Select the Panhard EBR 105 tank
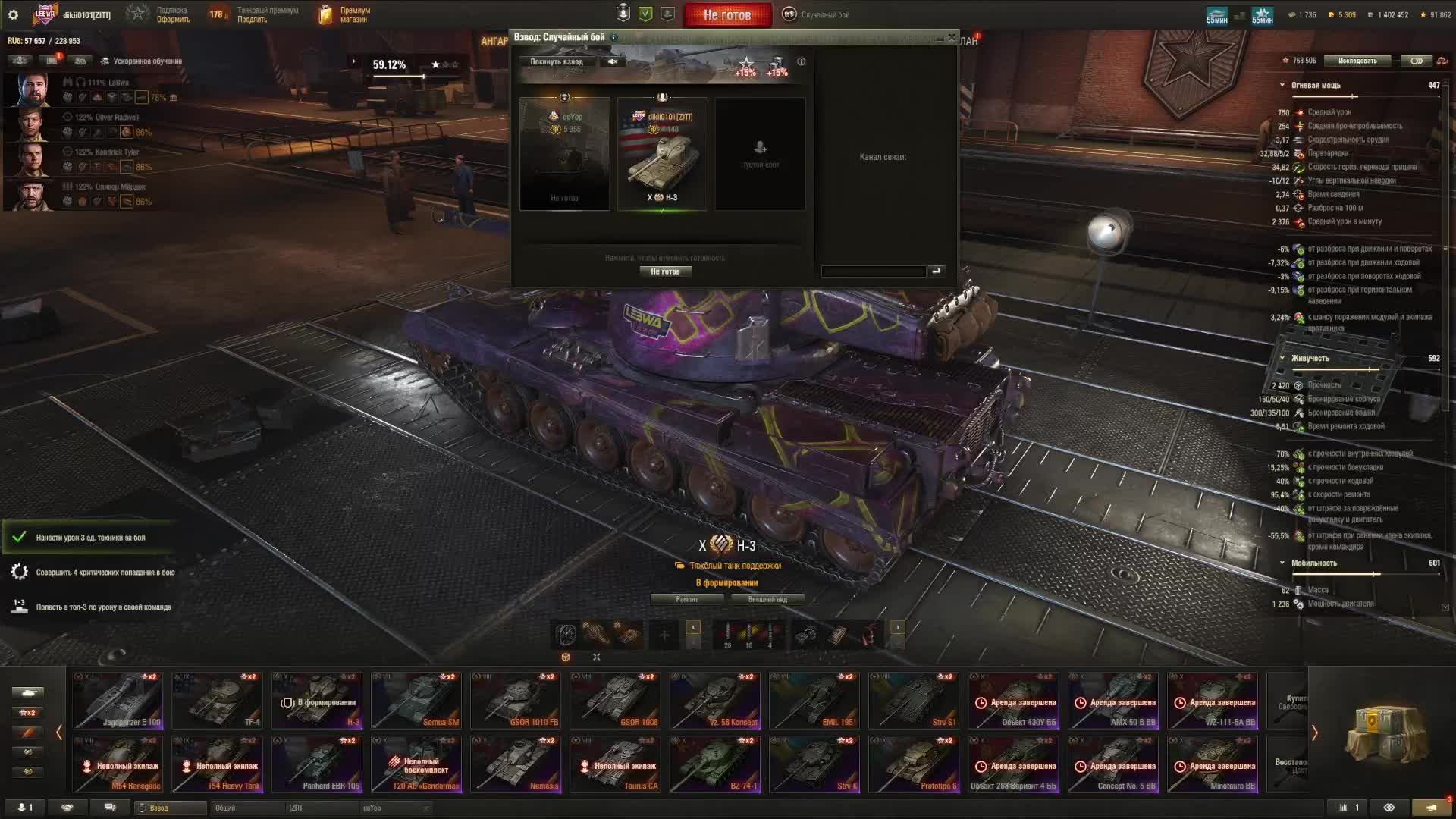The height and width of the screenshot is (819, 1456). pos(317,764)
